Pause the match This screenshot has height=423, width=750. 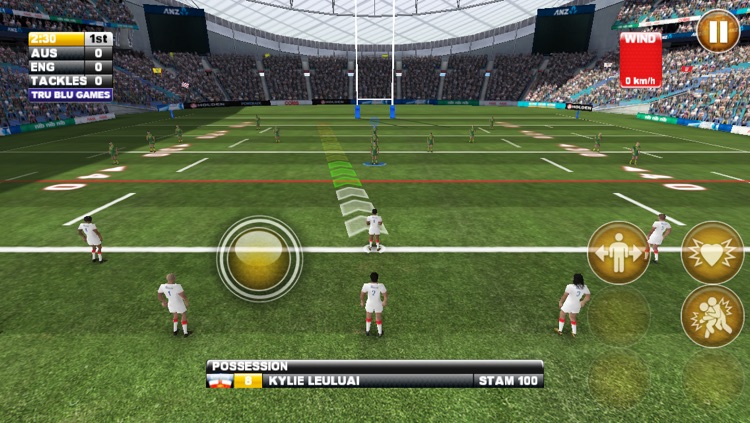(x=717, y=31)
